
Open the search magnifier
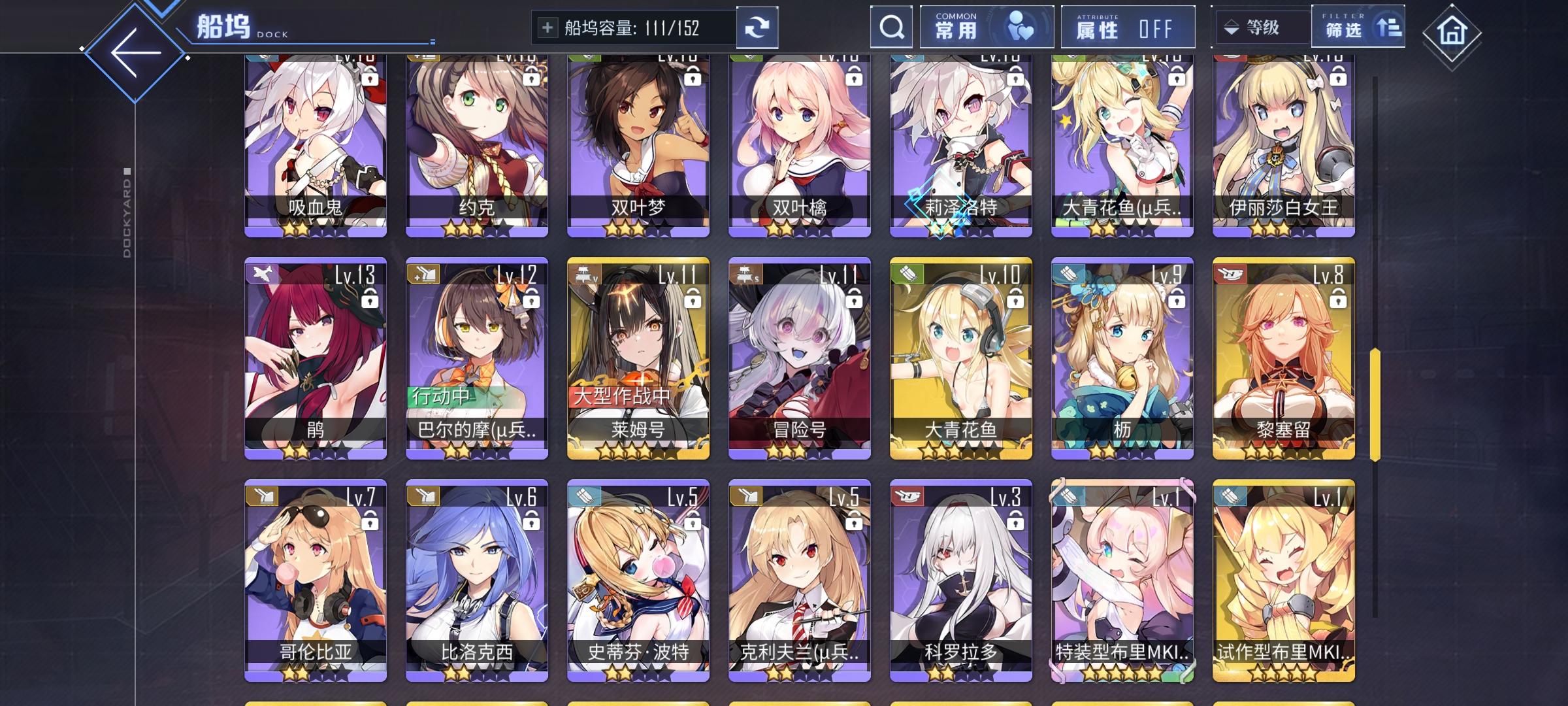tap(890, 27)
